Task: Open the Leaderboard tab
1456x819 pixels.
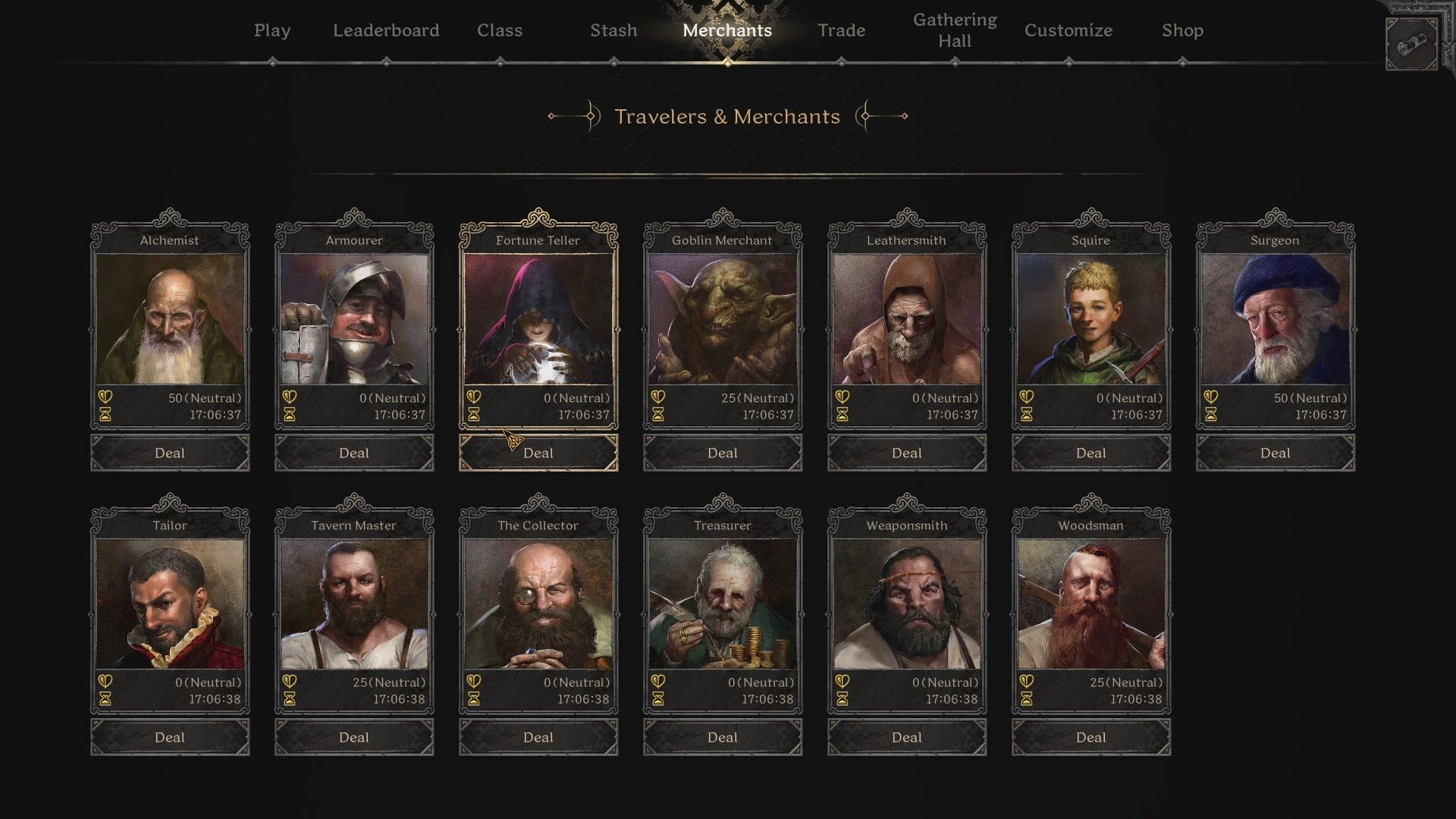Action: (386, 30)
